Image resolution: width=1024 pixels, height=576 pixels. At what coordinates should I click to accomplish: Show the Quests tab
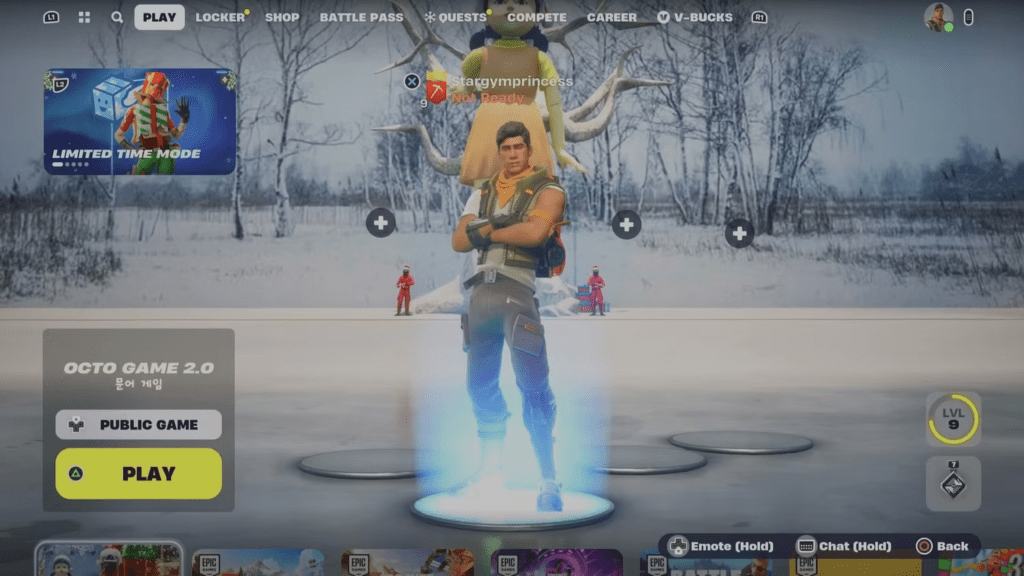pos(455,17)
